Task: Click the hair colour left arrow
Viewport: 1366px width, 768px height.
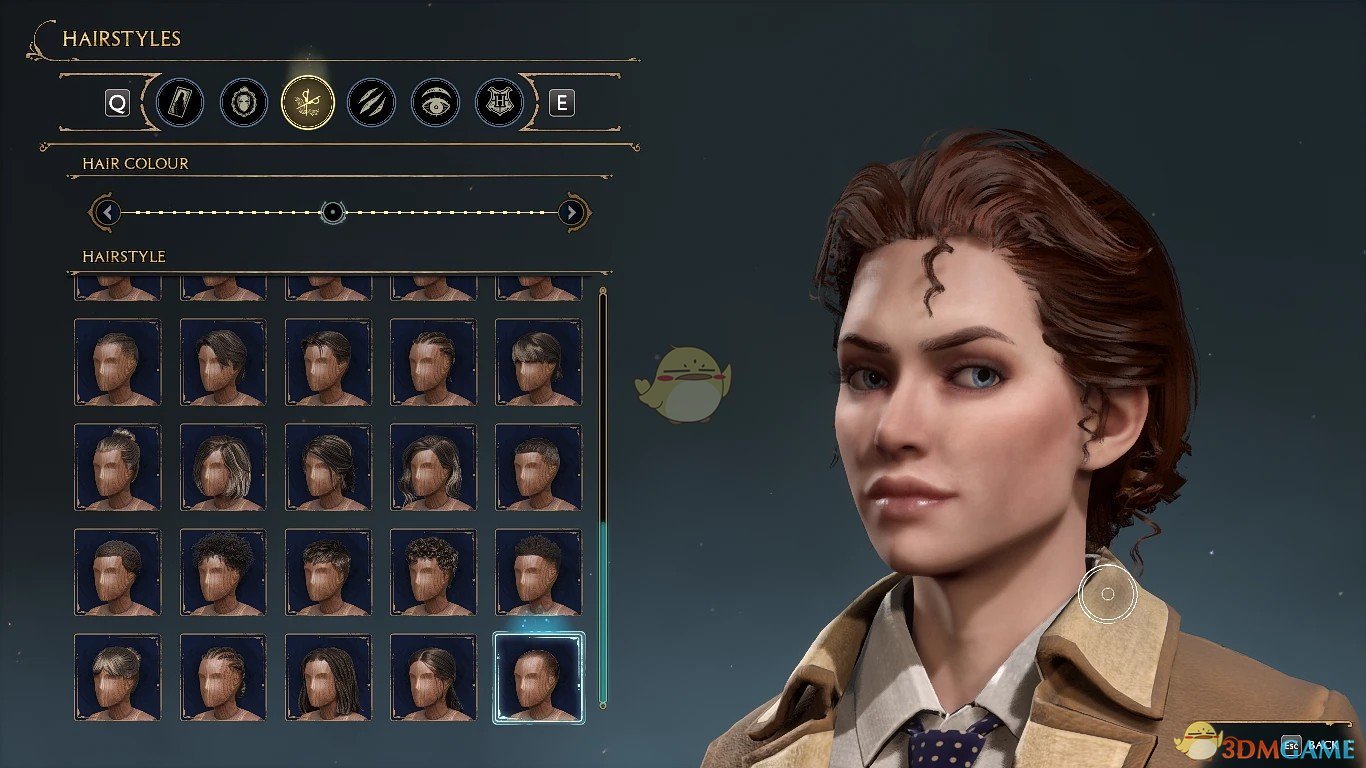Action: (x=106, y=212)
